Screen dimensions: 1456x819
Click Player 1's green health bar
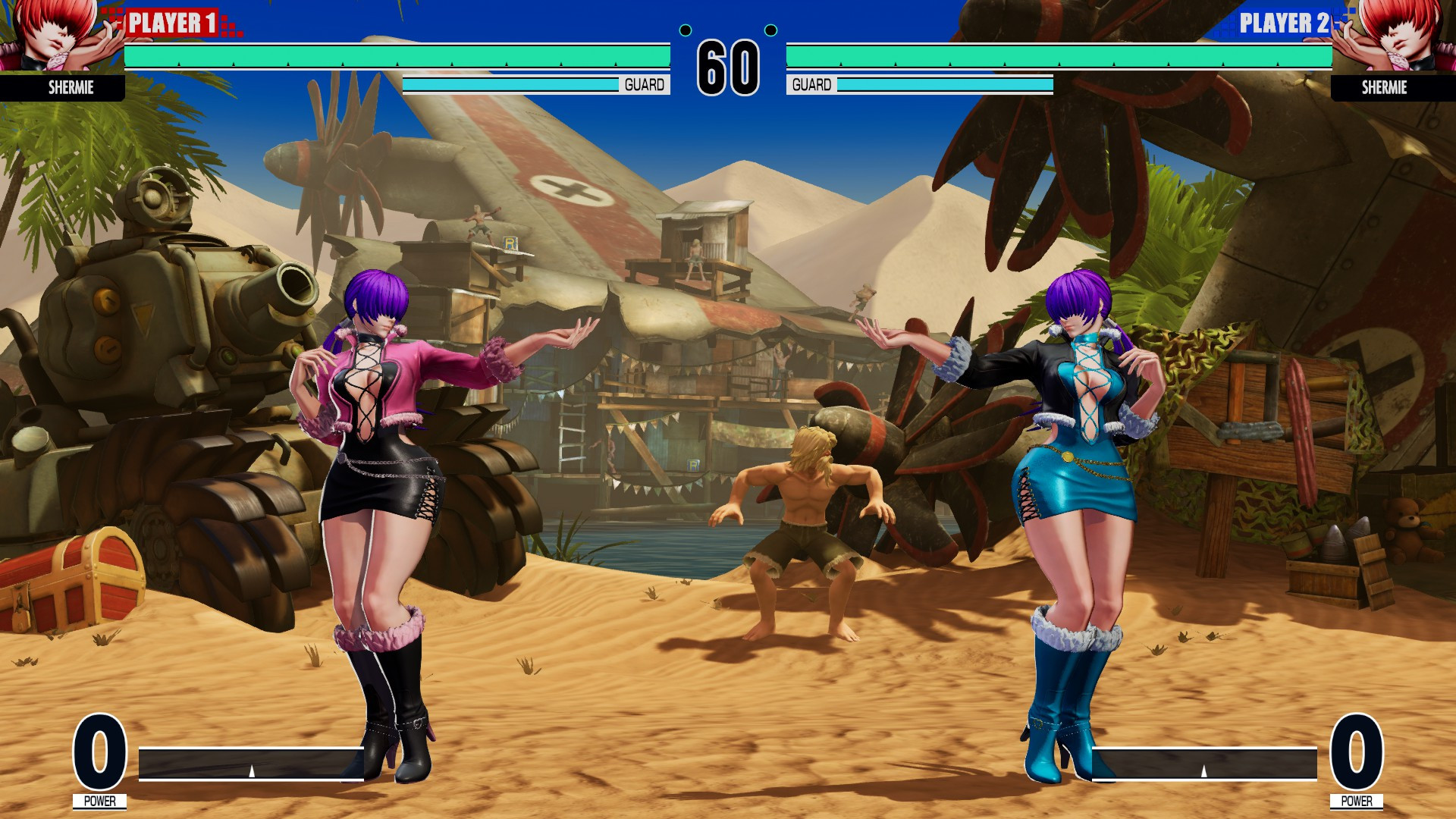pyautogui.click(x=398, y=55)
